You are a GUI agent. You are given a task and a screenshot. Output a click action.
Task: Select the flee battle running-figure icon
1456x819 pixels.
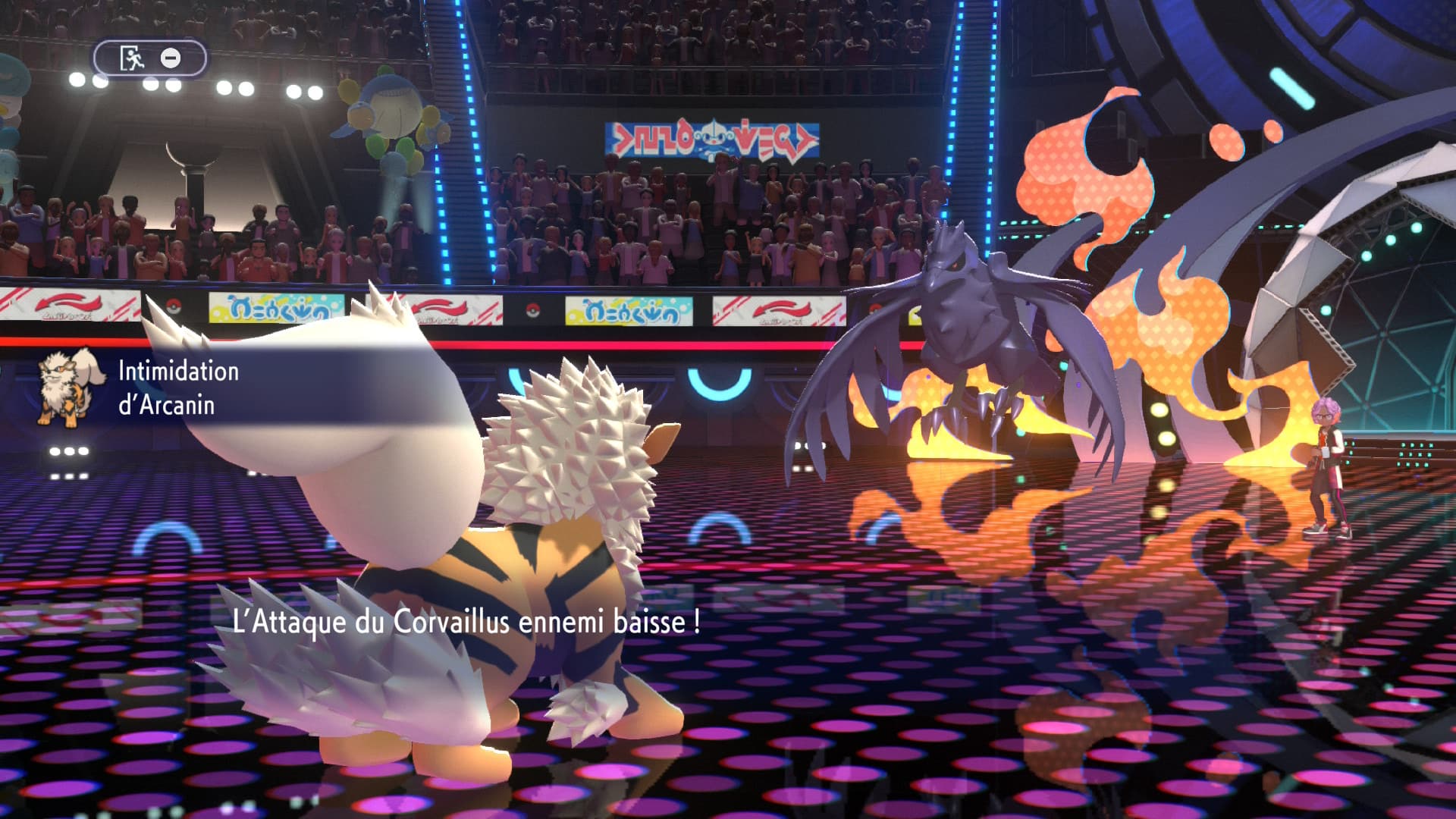pyautogui.click(x=132, y=58)
